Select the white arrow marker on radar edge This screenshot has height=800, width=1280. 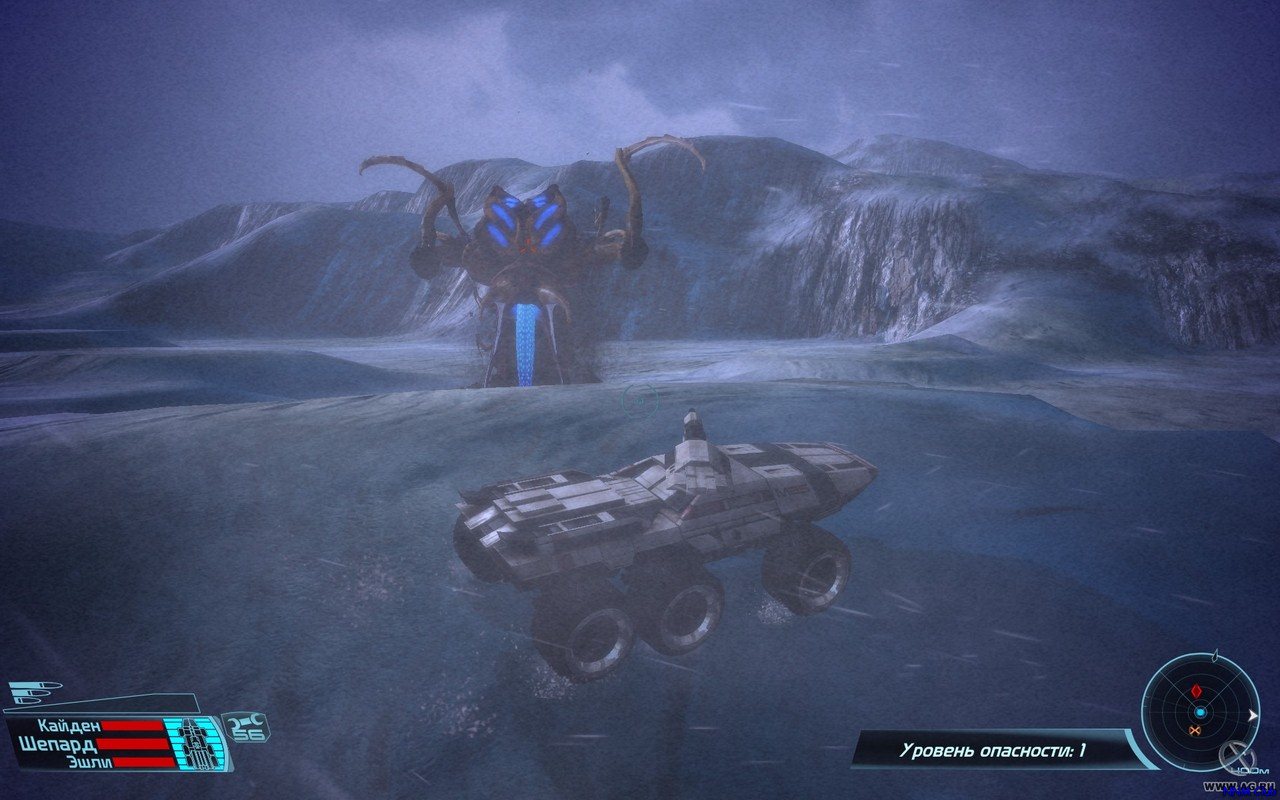point(1253,714)
